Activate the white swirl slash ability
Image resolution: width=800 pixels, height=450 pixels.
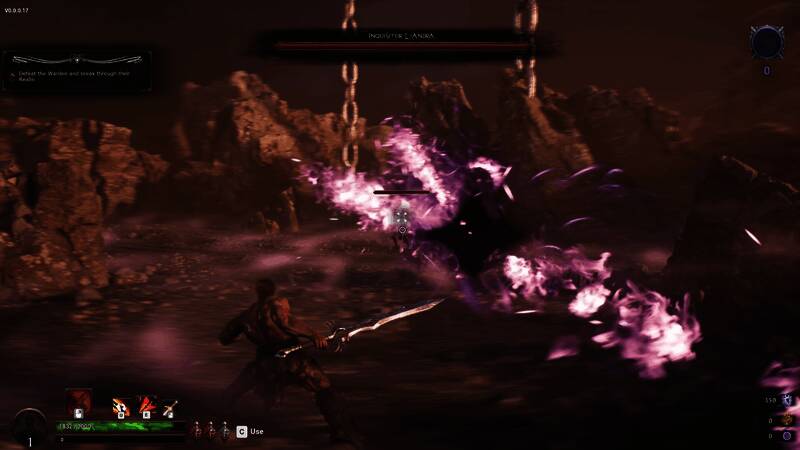[120, 406]
